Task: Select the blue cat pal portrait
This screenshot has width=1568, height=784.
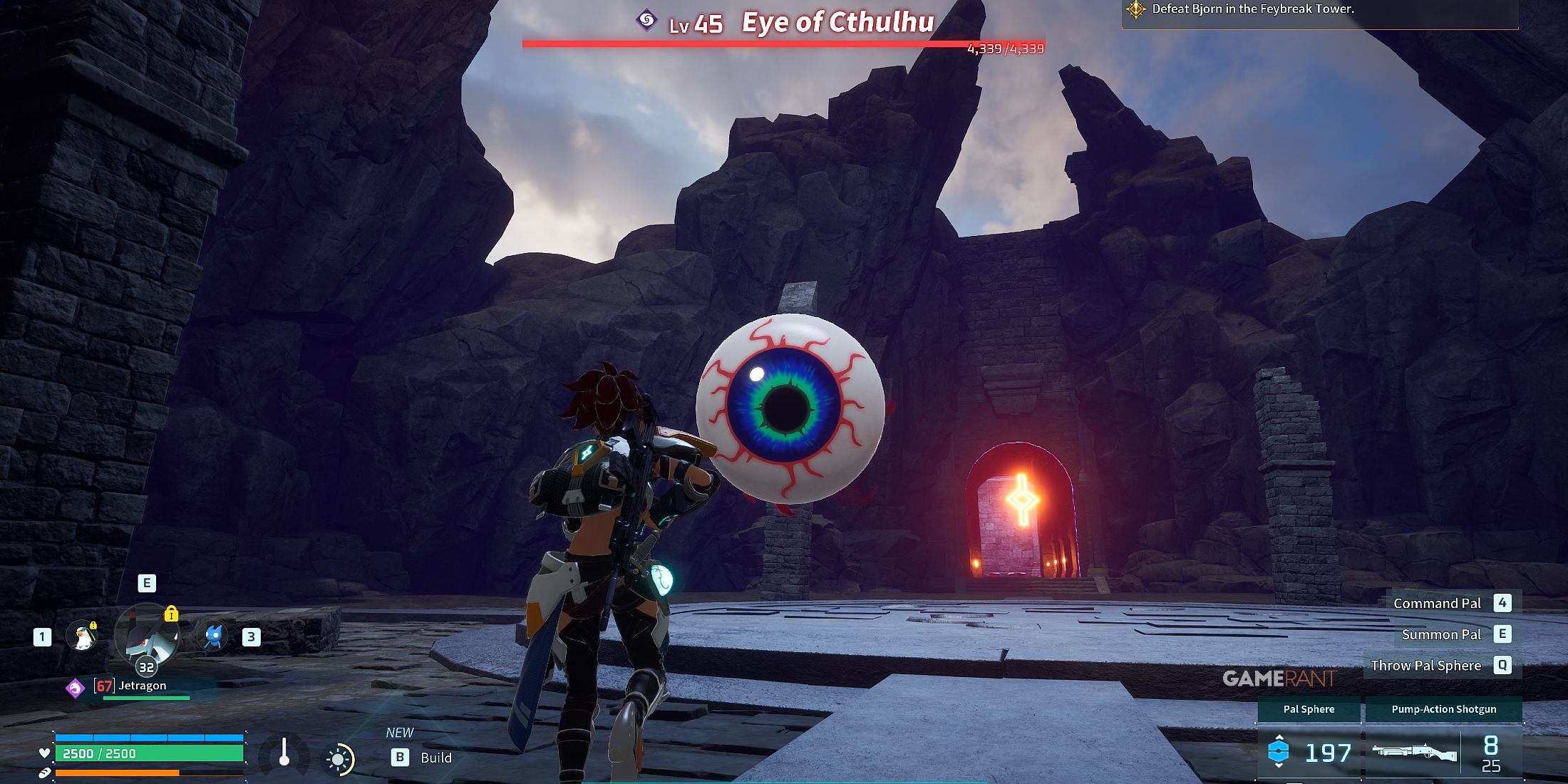Action: tap(214, 636)
